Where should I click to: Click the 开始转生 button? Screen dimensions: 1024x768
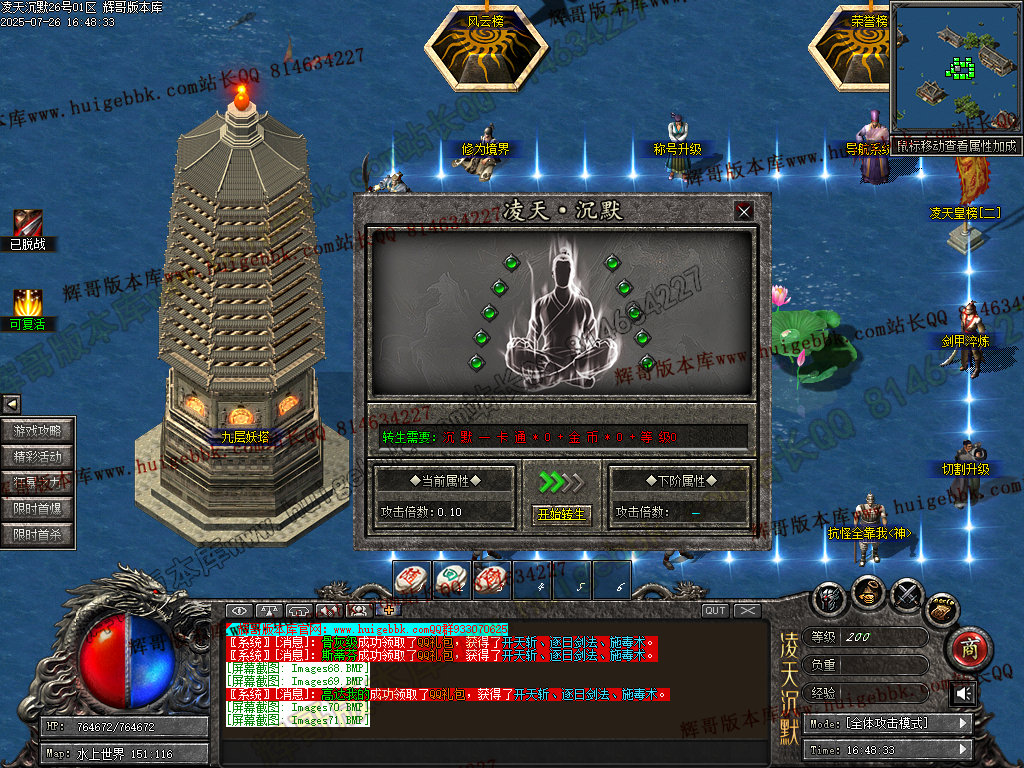(x=561, y=514)
